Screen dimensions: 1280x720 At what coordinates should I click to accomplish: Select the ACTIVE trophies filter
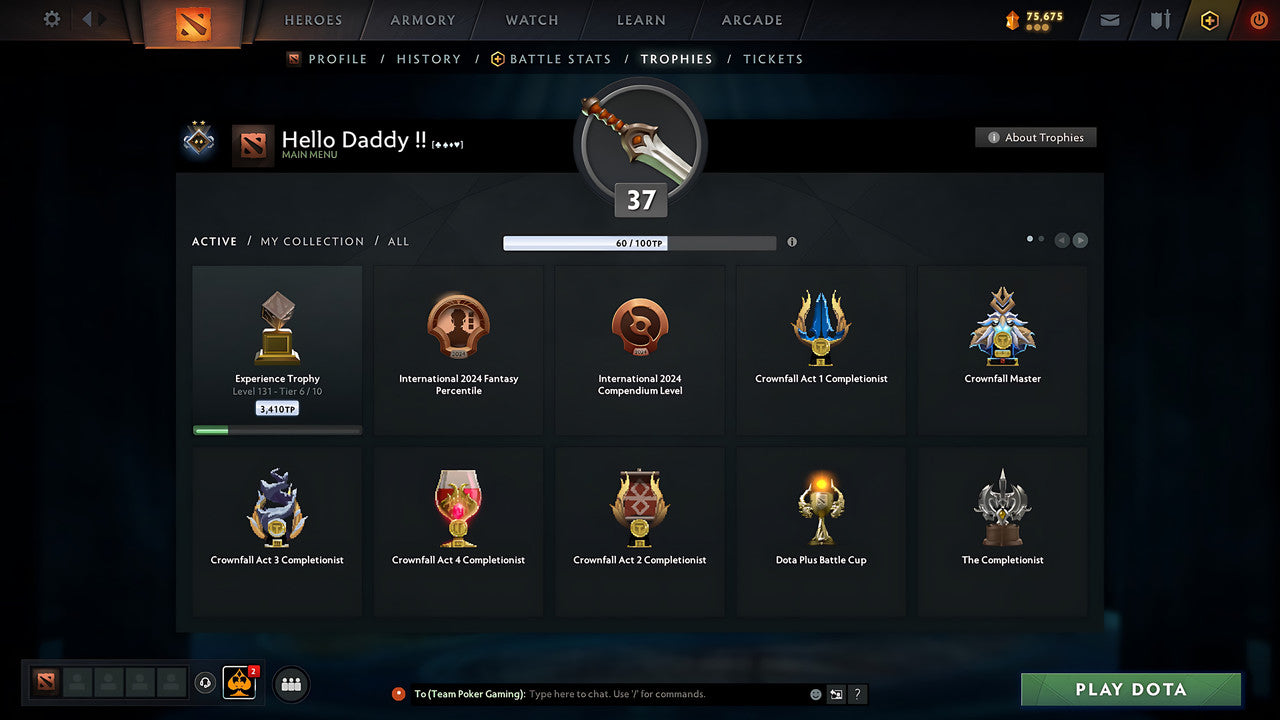(x=214, y=241)
